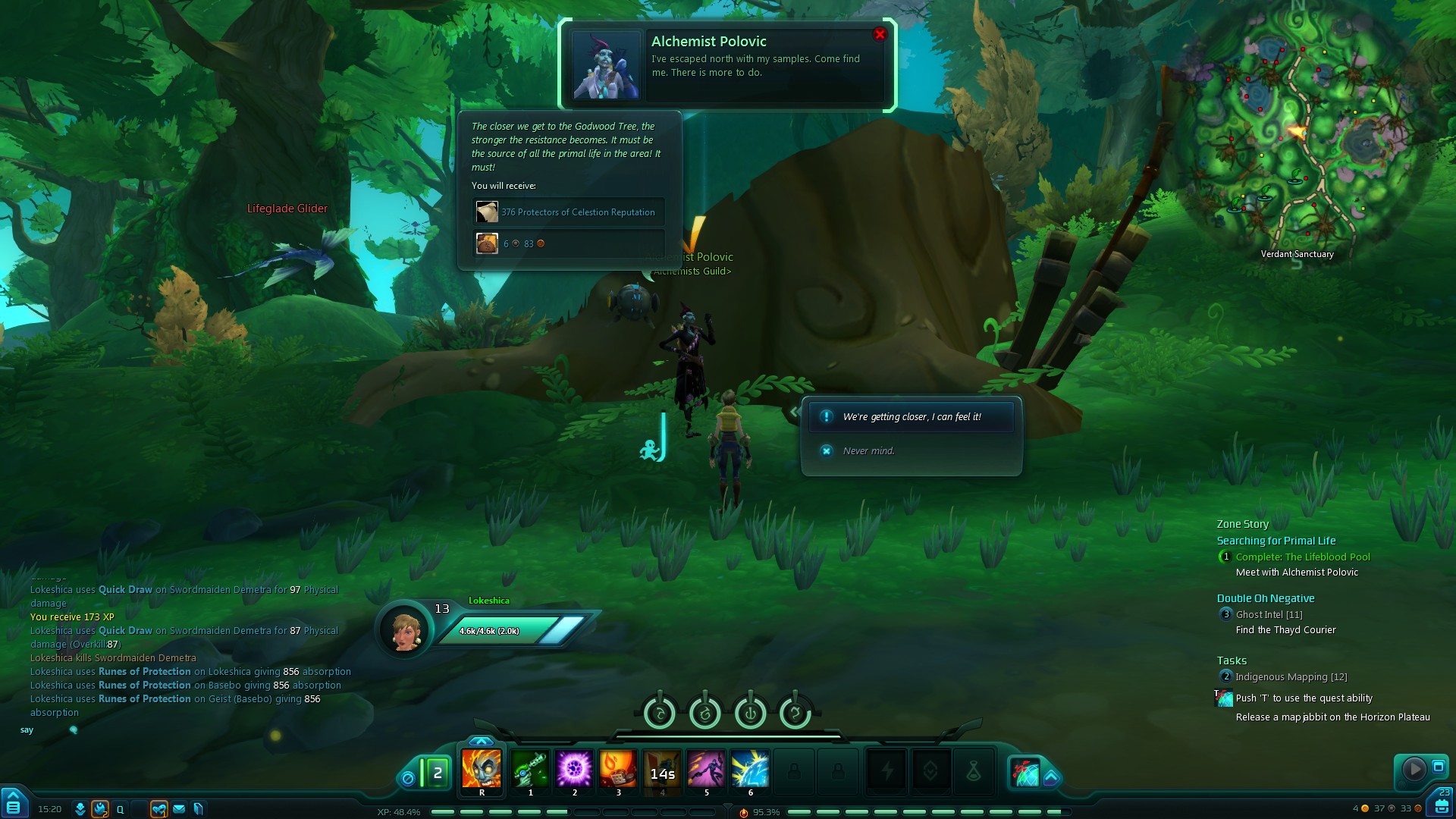Activate the flame and dice ability in slot 3
This screenshot has height=819, width=1456.
click(618, 769)
